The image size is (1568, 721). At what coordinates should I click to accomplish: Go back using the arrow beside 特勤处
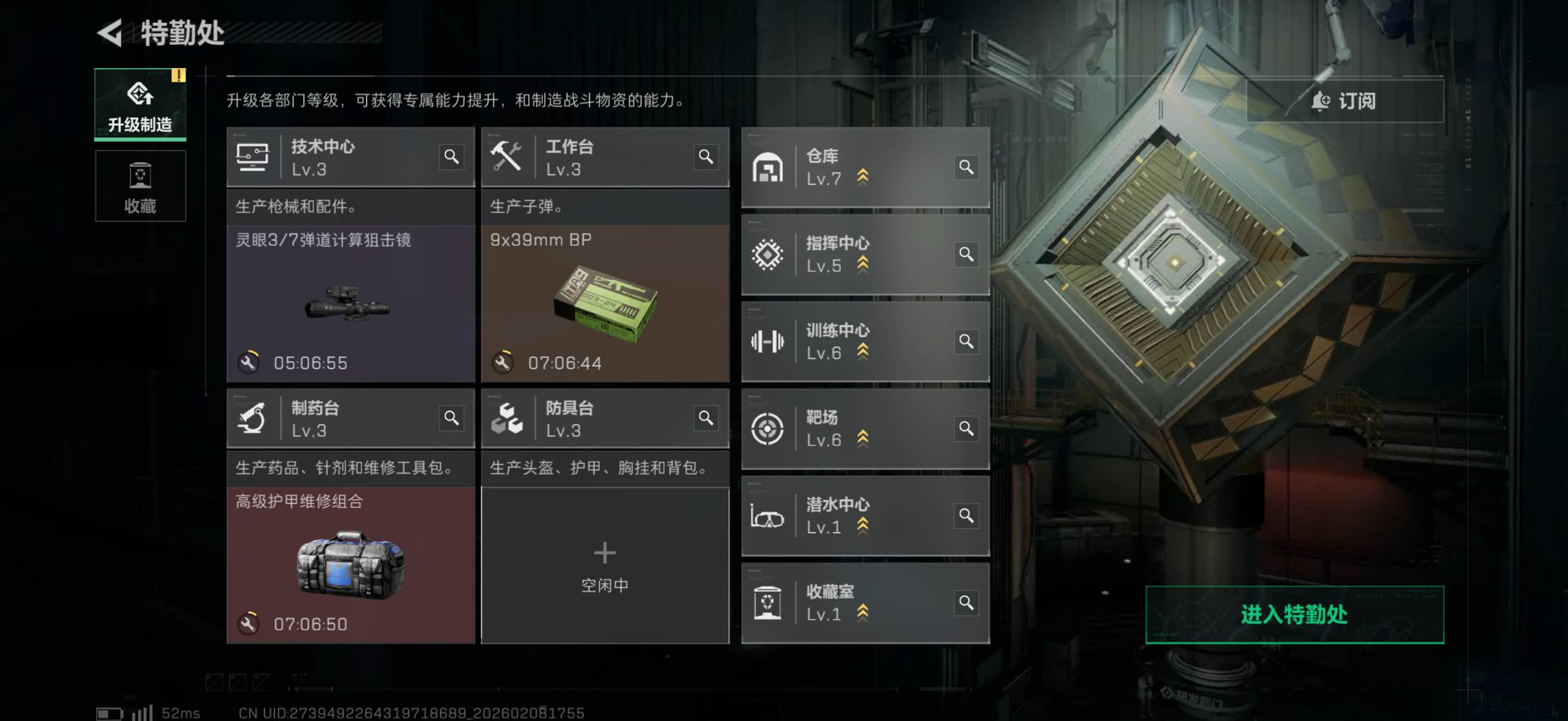coord(111,33)
